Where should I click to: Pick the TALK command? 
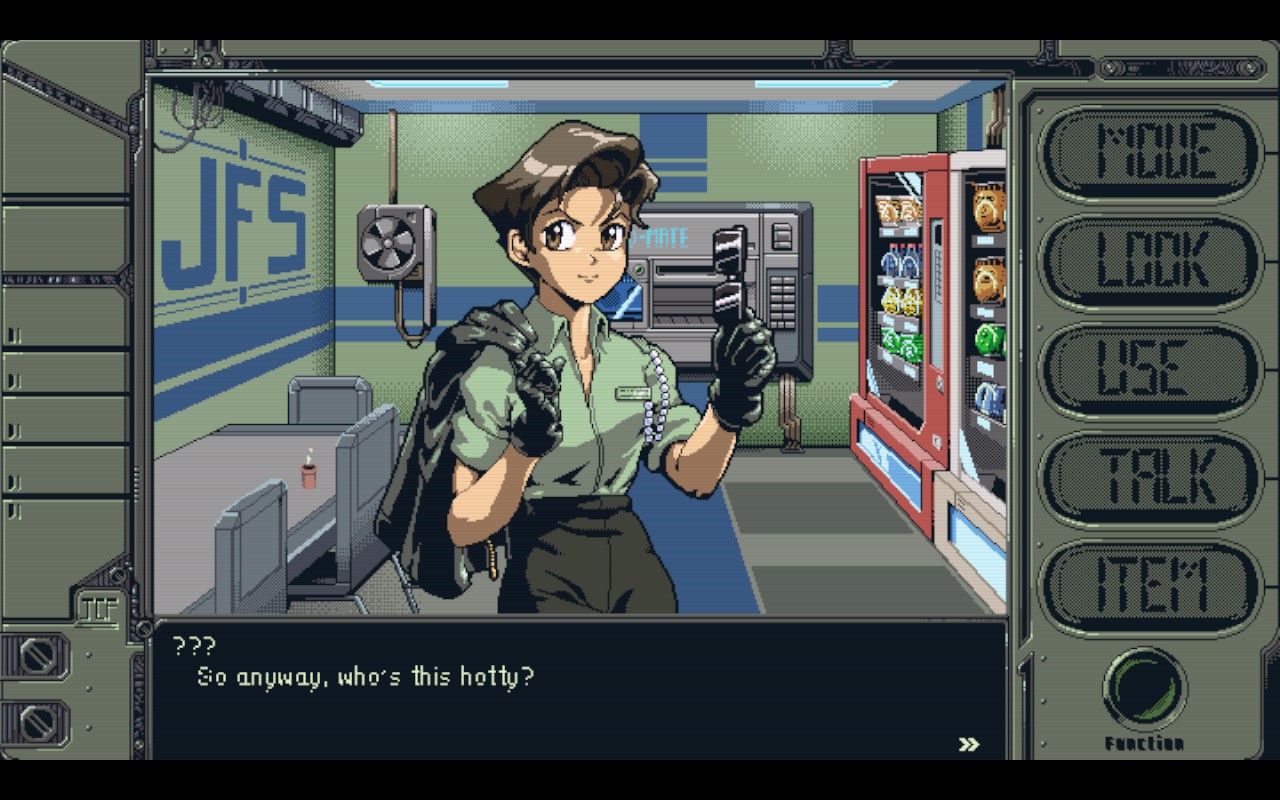[x=1150, y=478]
